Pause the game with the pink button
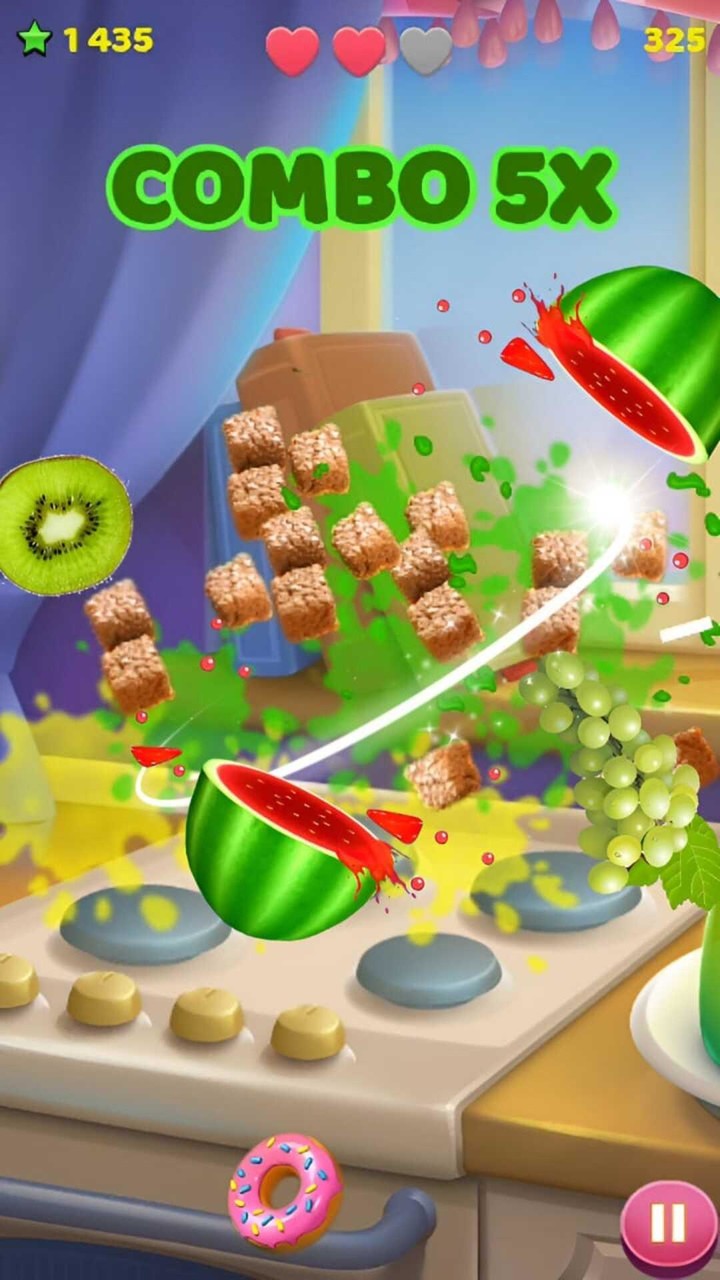Image resolution: width=720 pixels, height=1280 pixels. click(667, 1222)
